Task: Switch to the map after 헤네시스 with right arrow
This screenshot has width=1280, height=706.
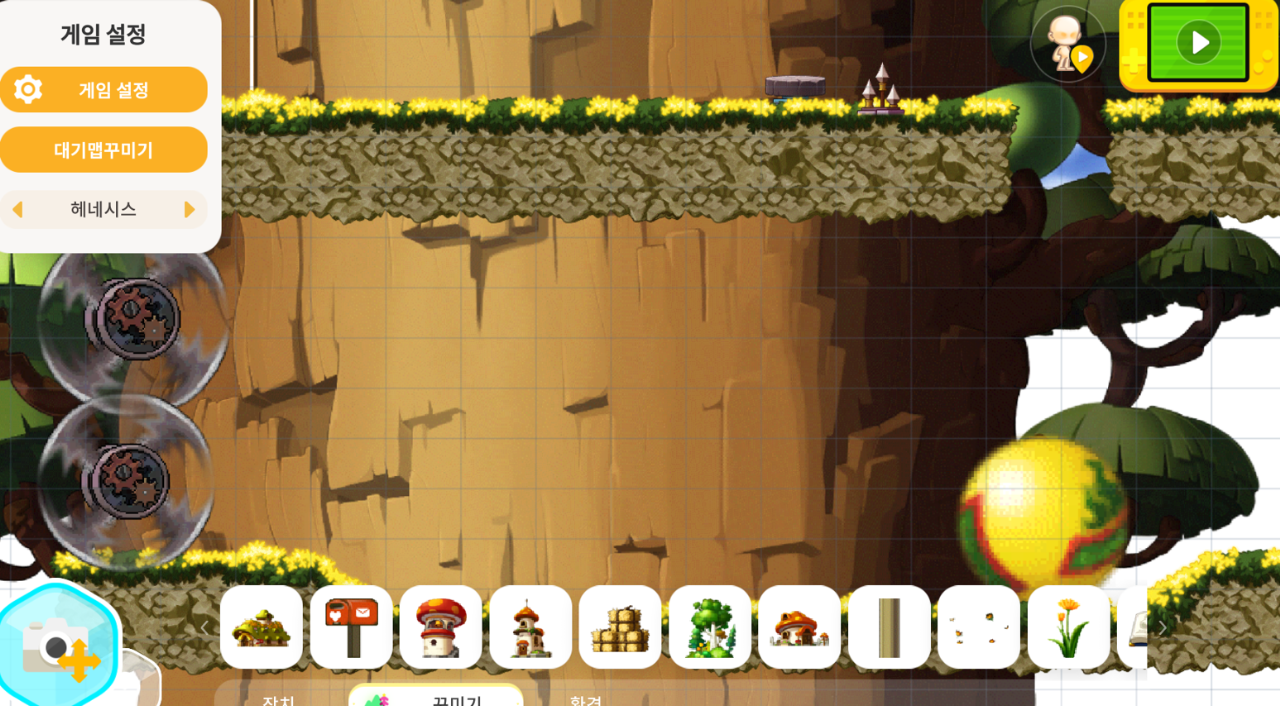Action: pyautogui.click(x=190, y=210)
